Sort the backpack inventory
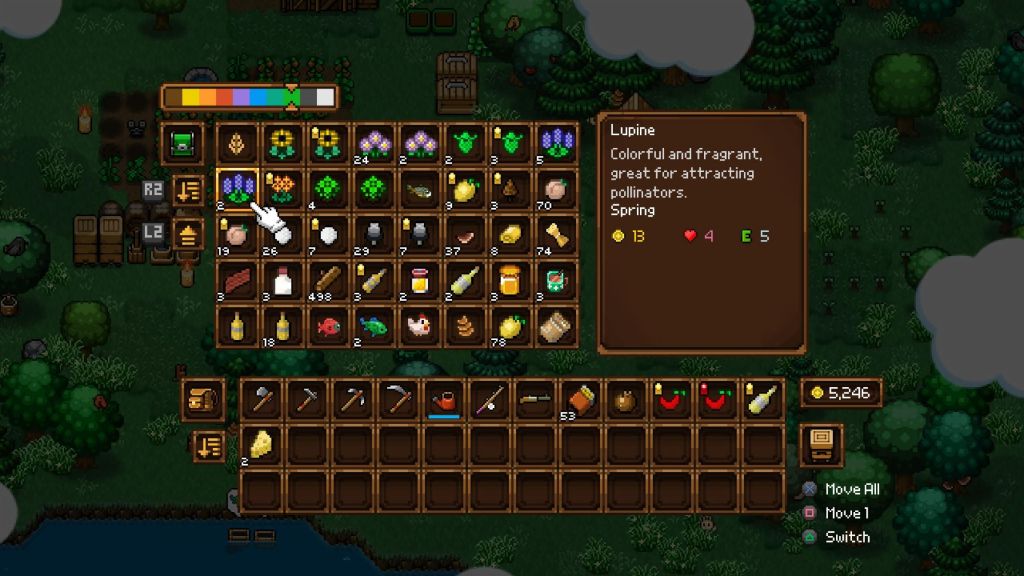 coord(209,446)
